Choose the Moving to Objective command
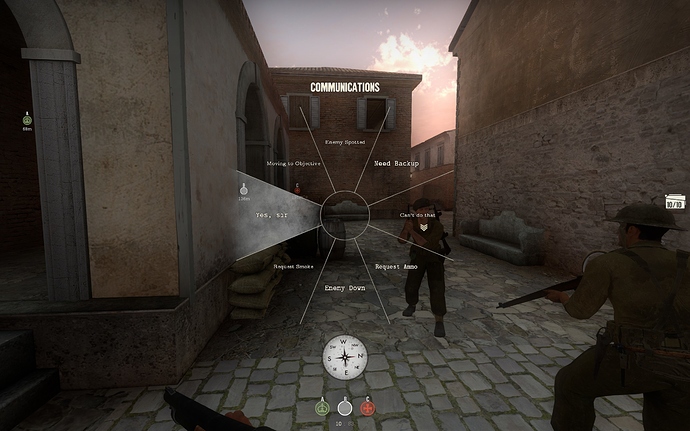 coord(293,163)
